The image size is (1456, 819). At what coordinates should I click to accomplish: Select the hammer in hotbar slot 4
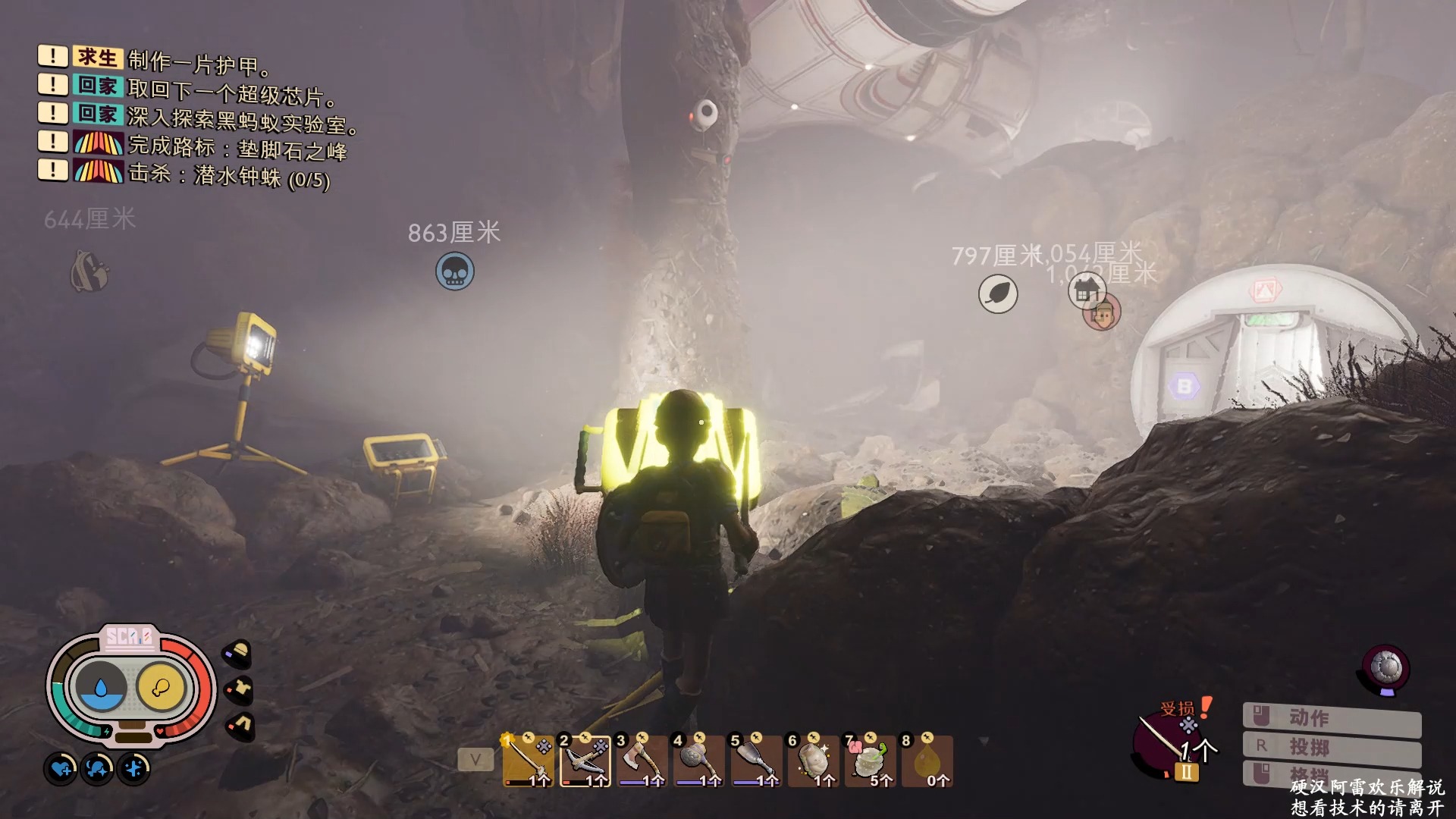[698, 761]
